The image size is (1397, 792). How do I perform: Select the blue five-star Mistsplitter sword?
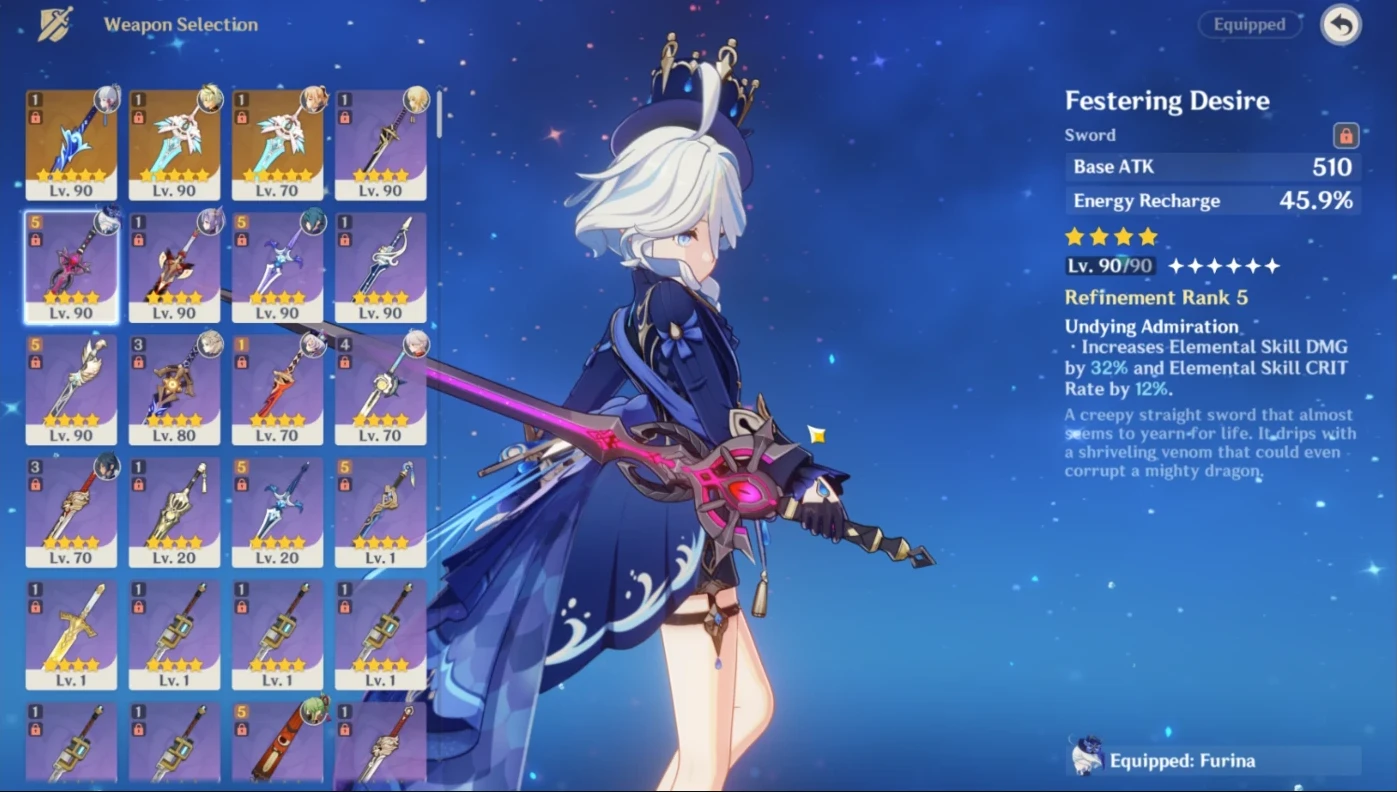(71, 145)
